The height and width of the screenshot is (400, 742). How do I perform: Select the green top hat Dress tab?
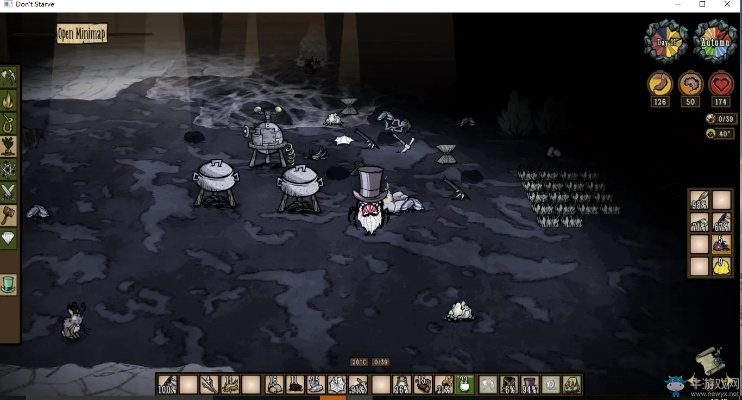pos(9,285)
